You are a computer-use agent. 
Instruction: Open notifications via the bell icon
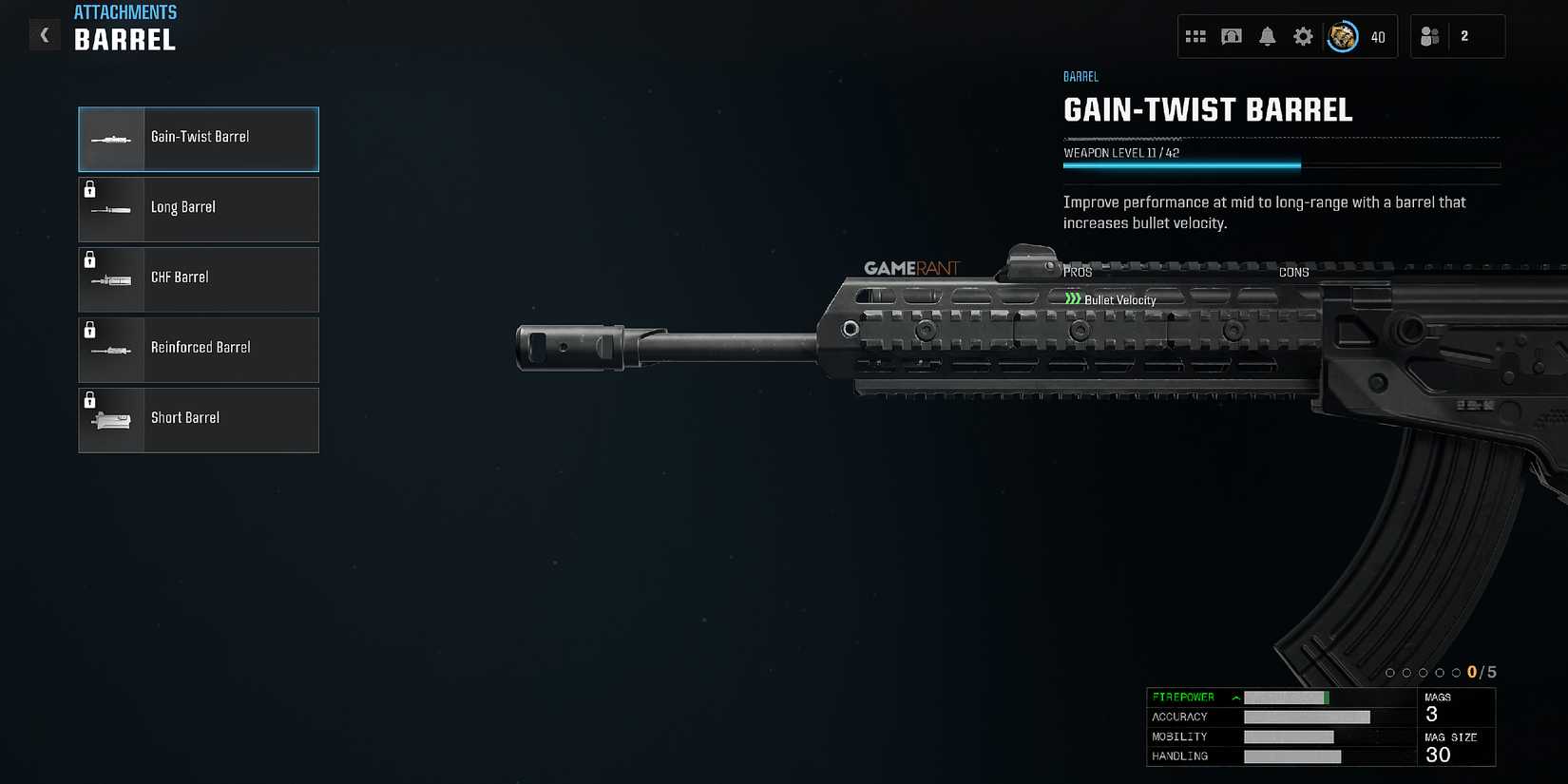coord(1267,36)
